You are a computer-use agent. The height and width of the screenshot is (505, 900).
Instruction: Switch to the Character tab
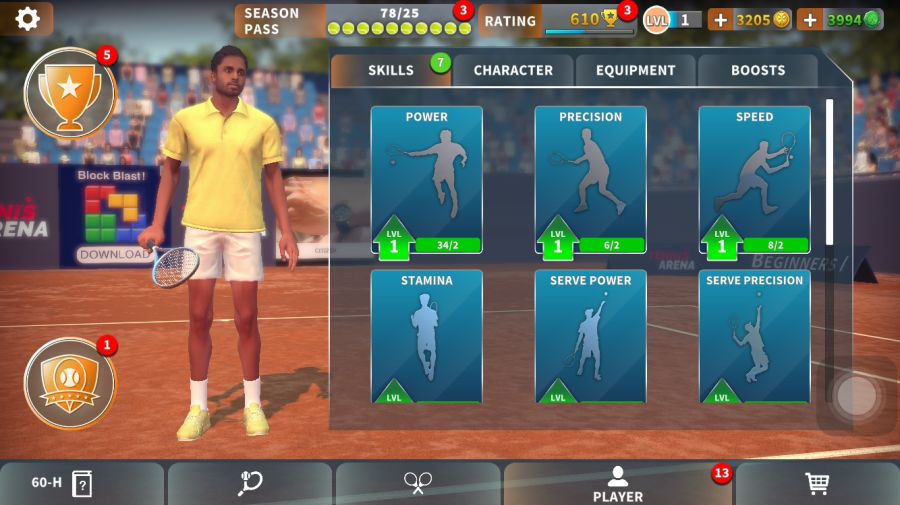pyautogui.click(x=513, y=71)
